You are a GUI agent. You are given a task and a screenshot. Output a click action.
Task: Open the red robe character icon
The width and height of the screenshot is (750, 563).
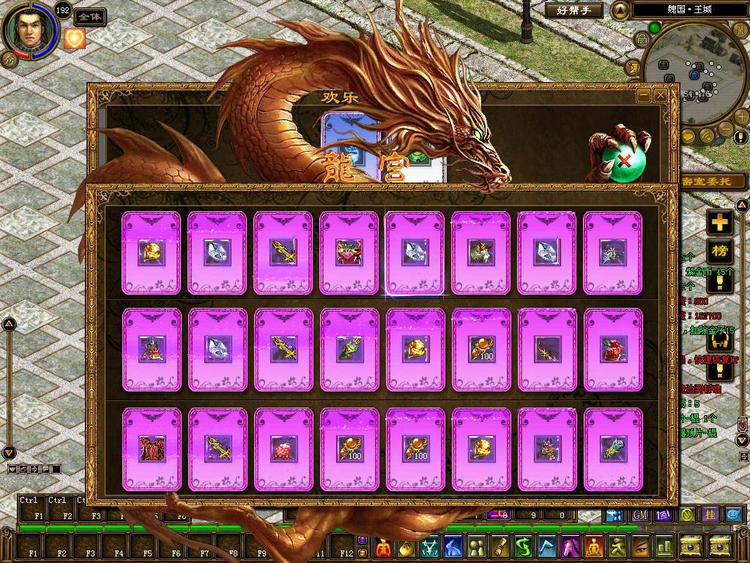pos(383,547)
